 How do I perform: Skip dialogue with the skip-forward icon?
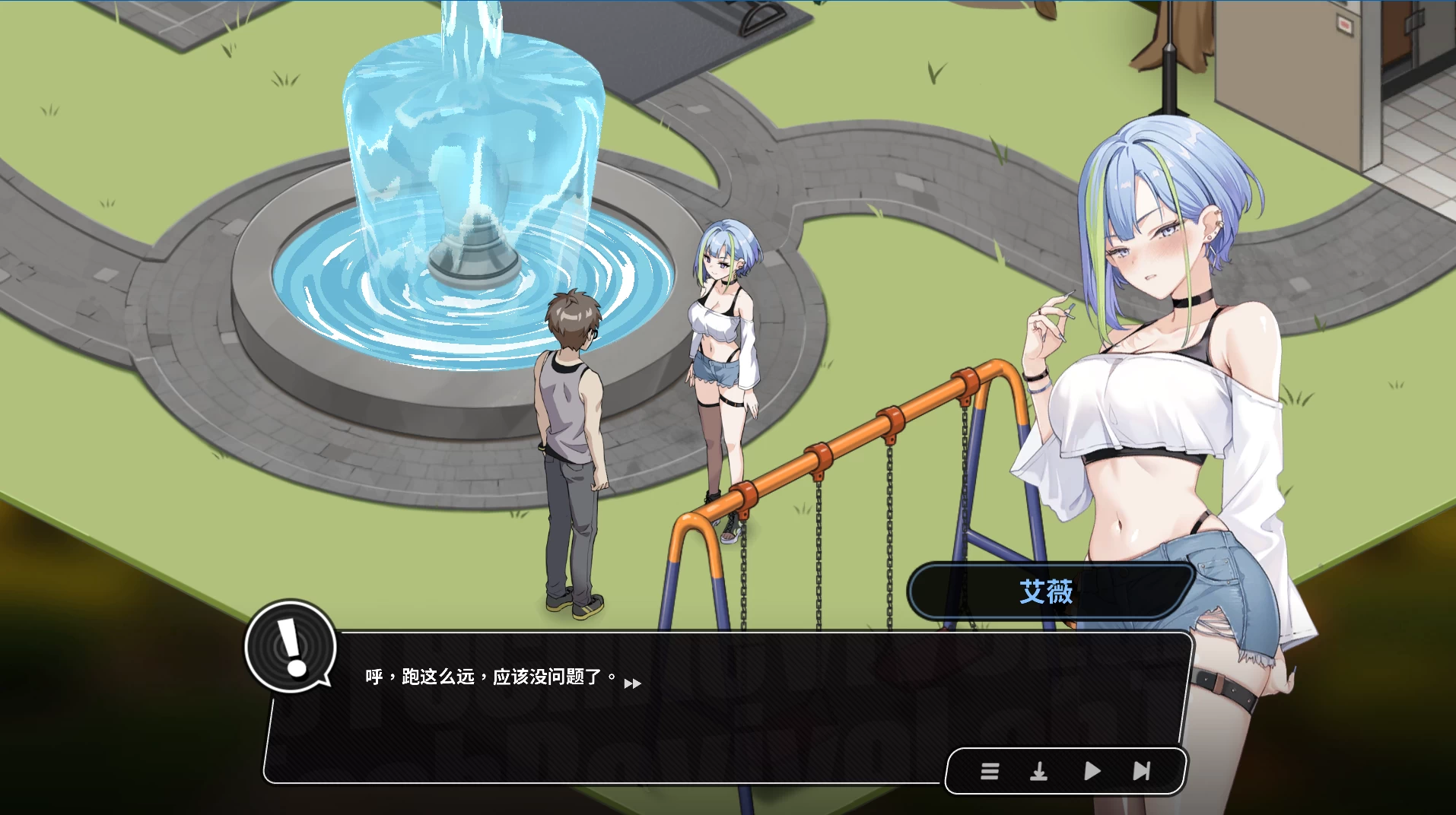coord(1141,772)
